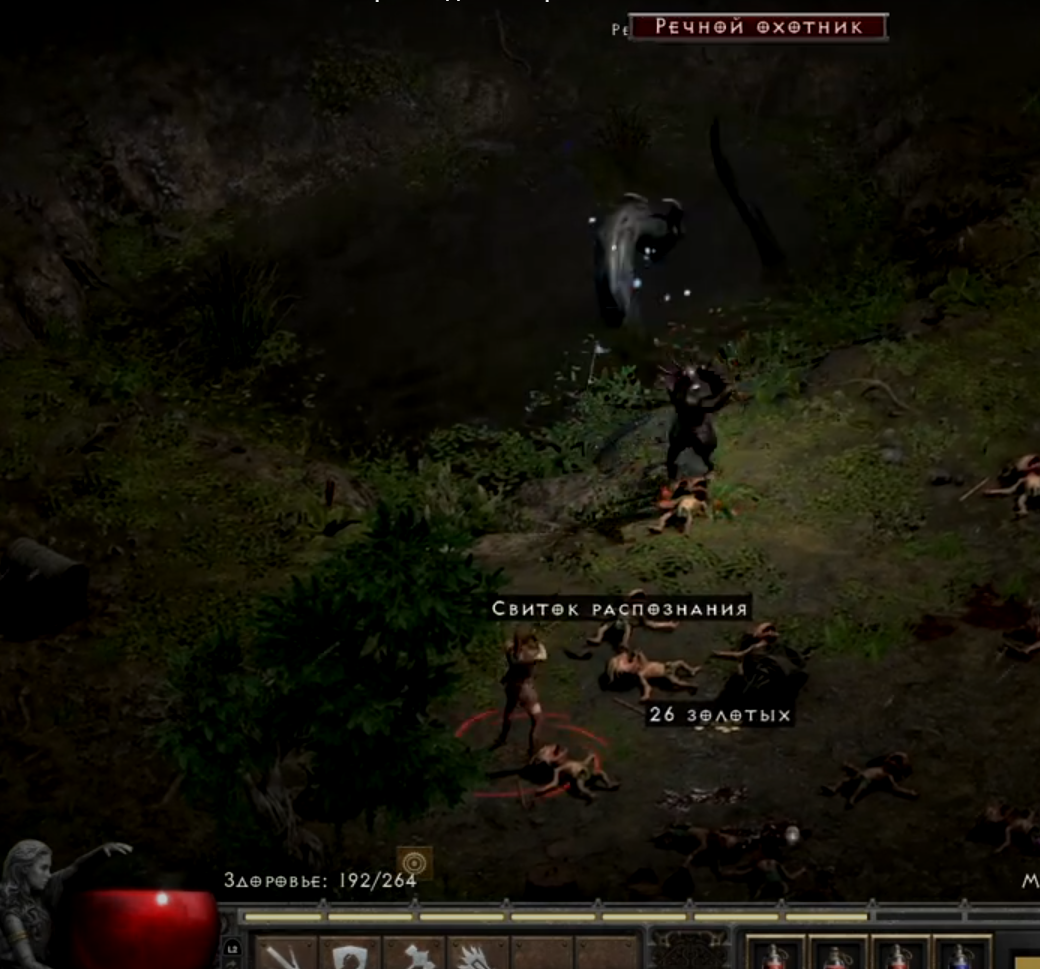Pick up the Свиток распознания loot label
This screenshot has height=969, width=1040.
point(620,609)
